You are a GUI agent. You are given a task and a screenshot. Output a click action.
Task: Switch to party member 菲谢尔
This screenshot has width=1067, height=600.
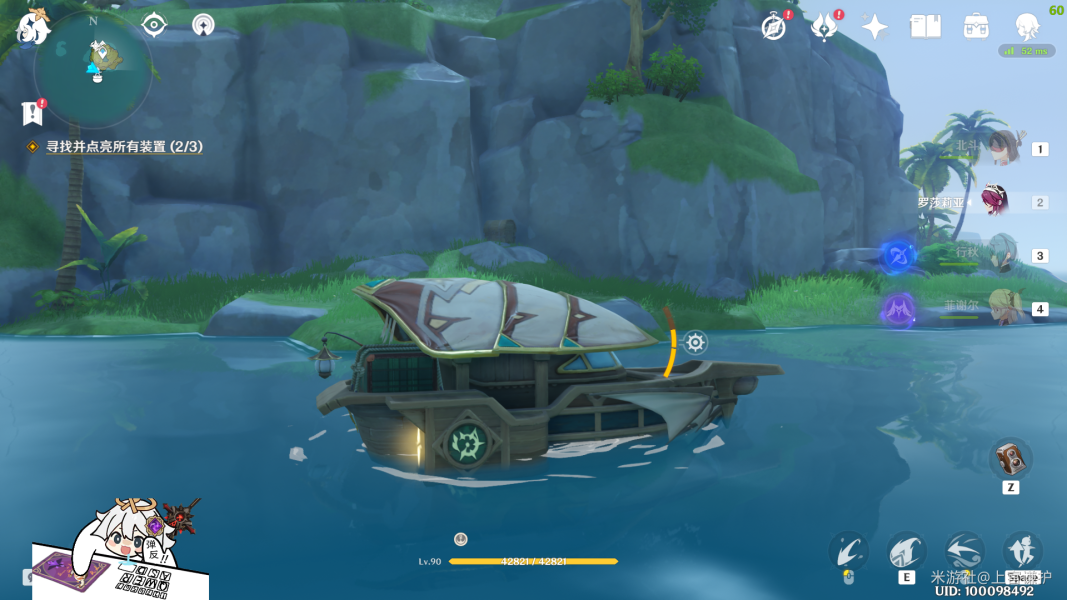coord(1002,307)
